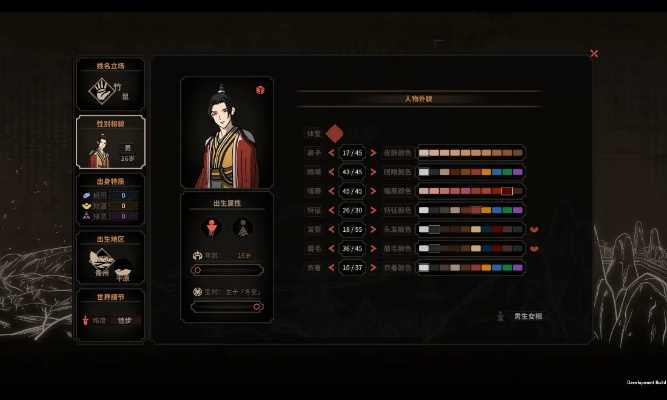This screenshot has height=400, width=667.
Task: Close the character creation panel
Action: click(x=594, y=54)
